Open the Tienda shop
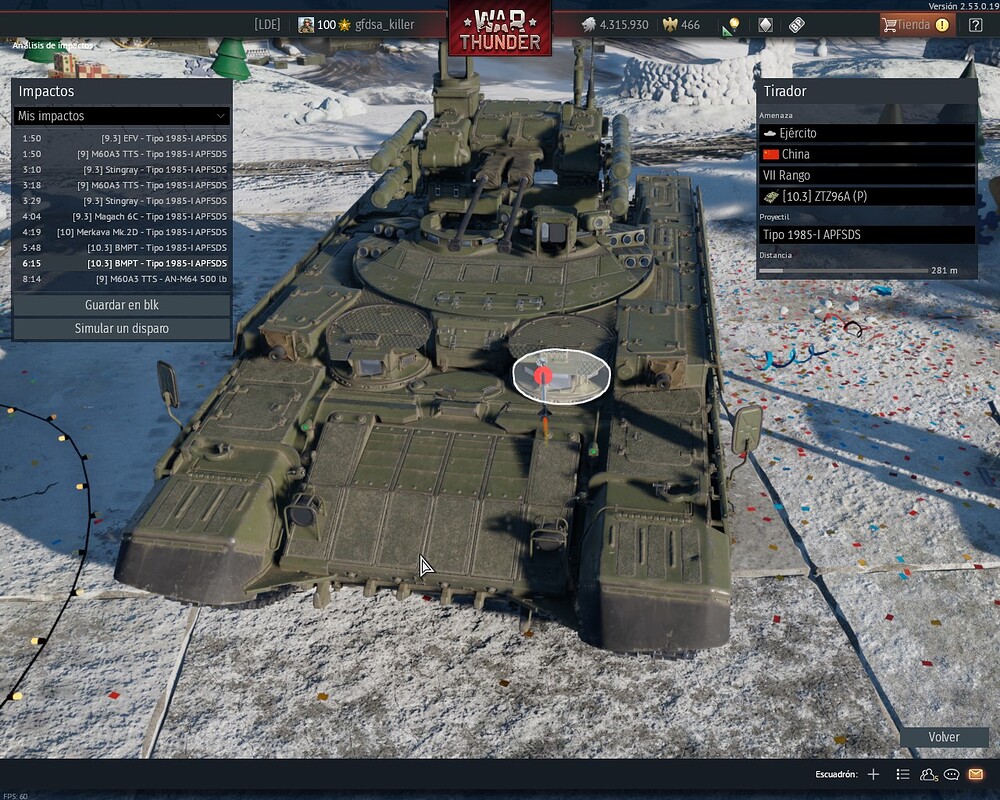Screen dimensions: 1000x800 click(916, 25)
